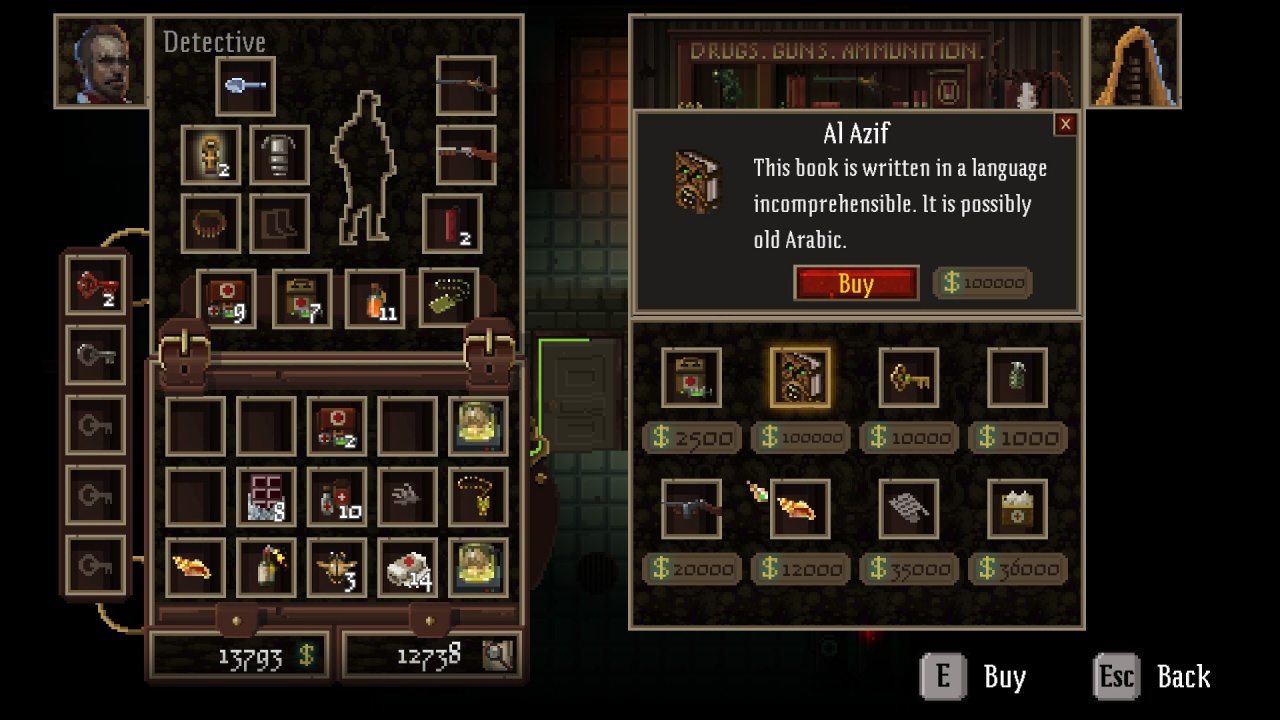Select the $35000 grey paper item
The image size is (1280, 720).
tap(908, 509)
